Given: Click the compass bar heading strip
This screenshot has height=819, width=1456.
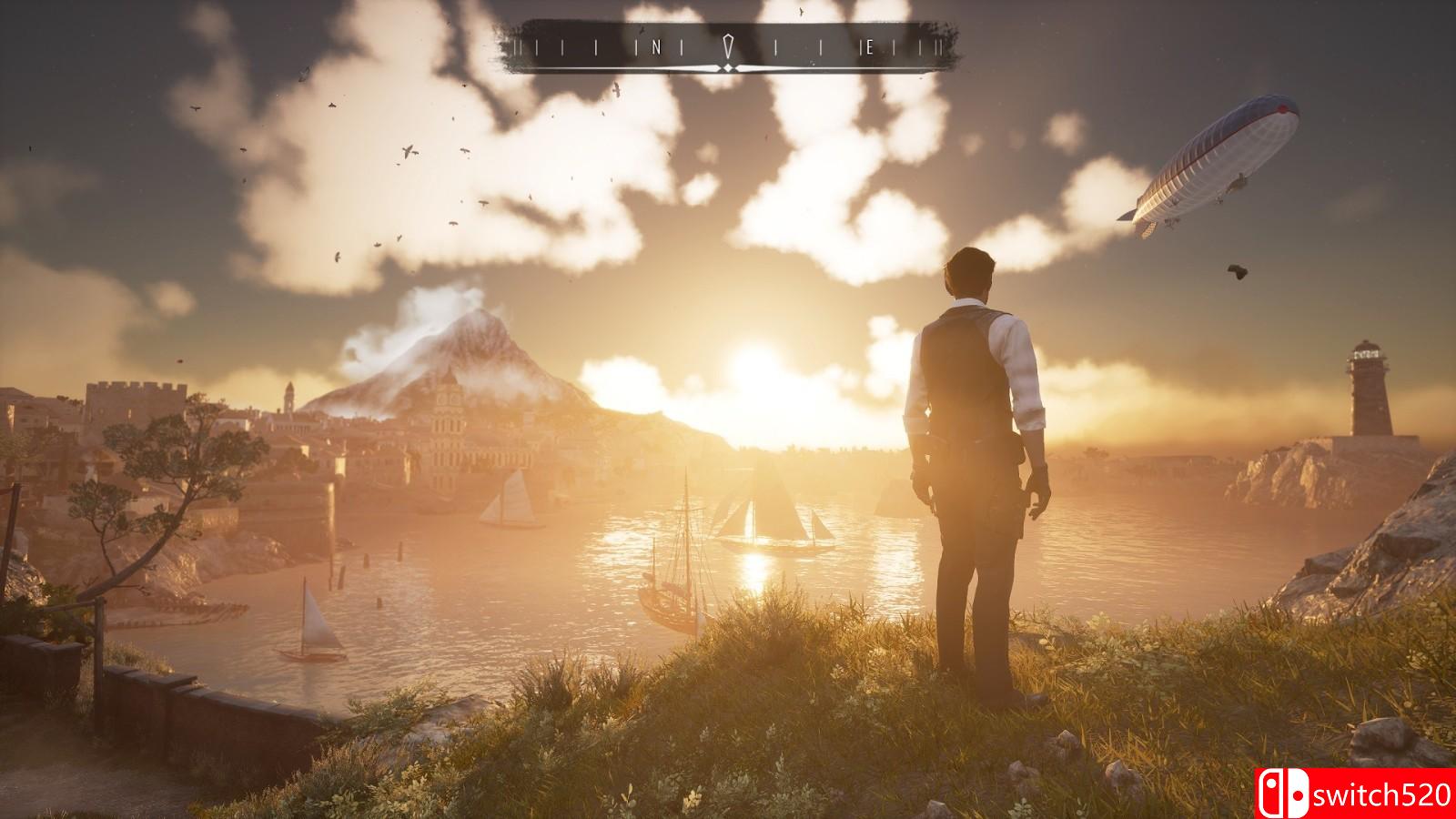Looking at the screenshot, I should point(727,47).
